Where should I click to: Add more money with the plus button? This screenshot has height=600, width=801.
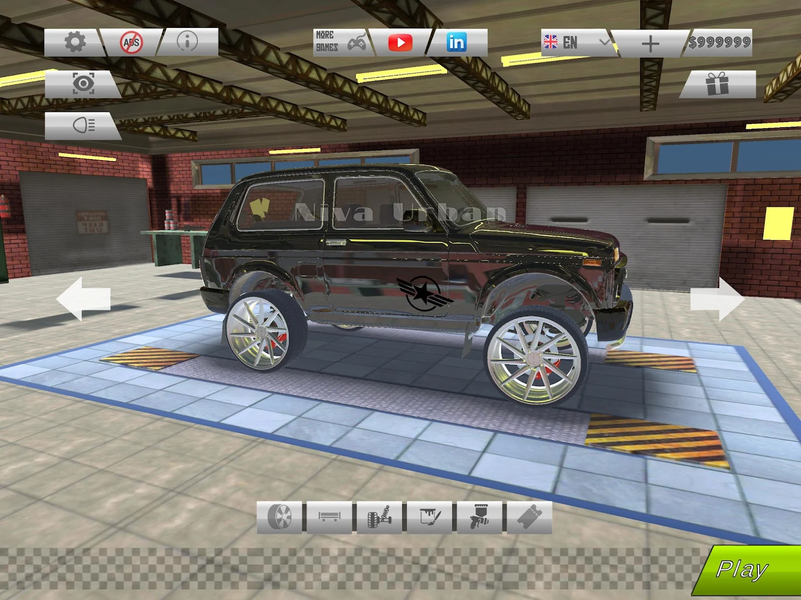pyautogui.click(x=650, y=43)
